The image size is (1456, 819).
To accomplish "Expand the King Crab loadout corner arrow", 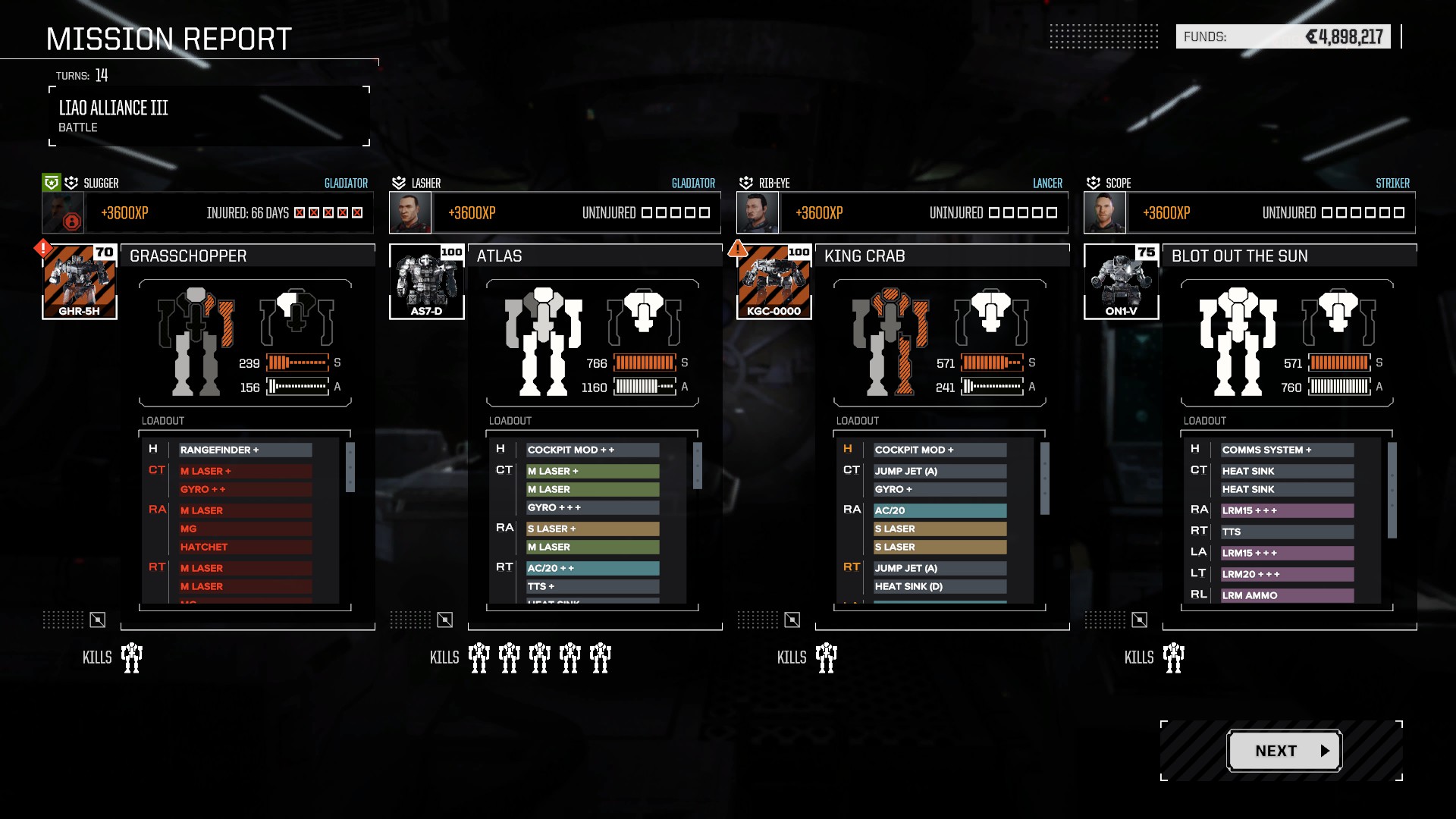I will [792, 619].
